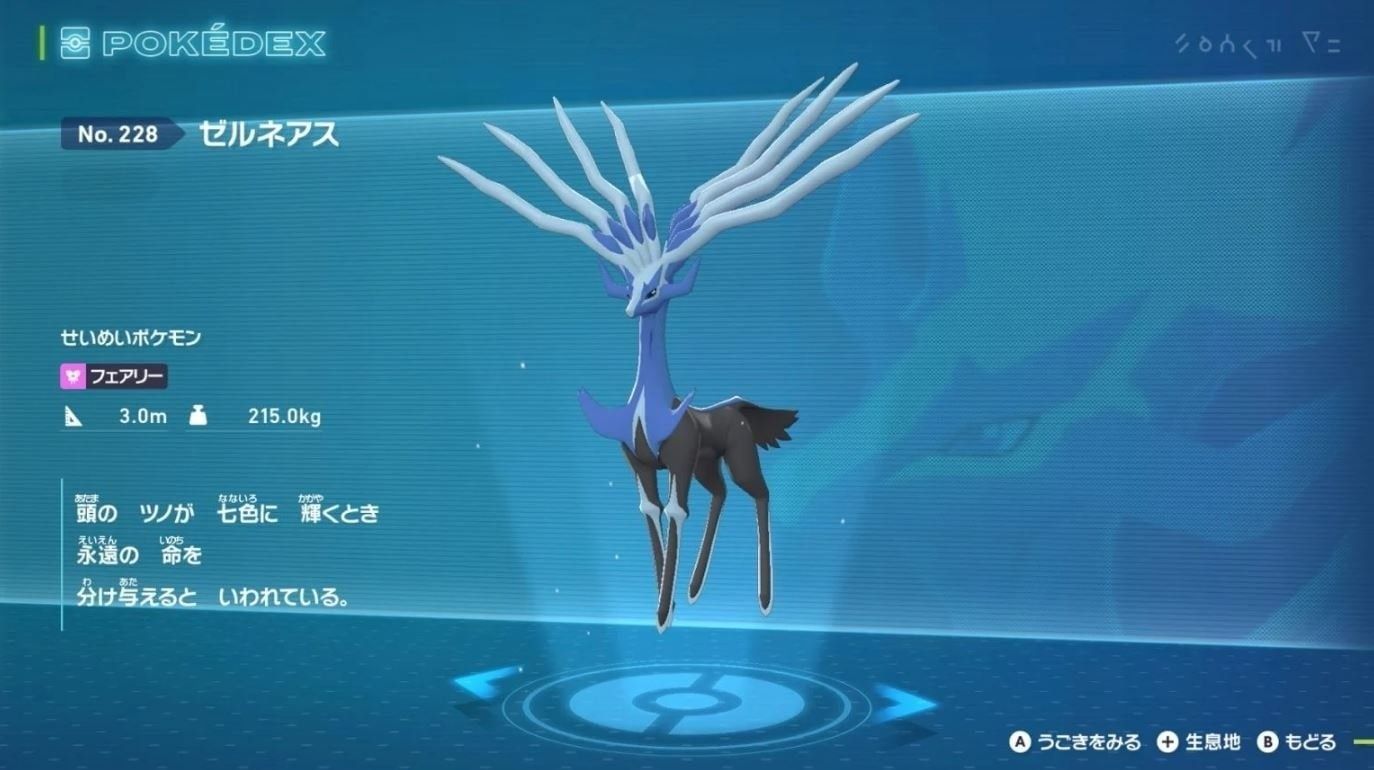1374x770 pixels.
Task: Click the plus button prompt icon
Action: click(x=1166, y=744)
